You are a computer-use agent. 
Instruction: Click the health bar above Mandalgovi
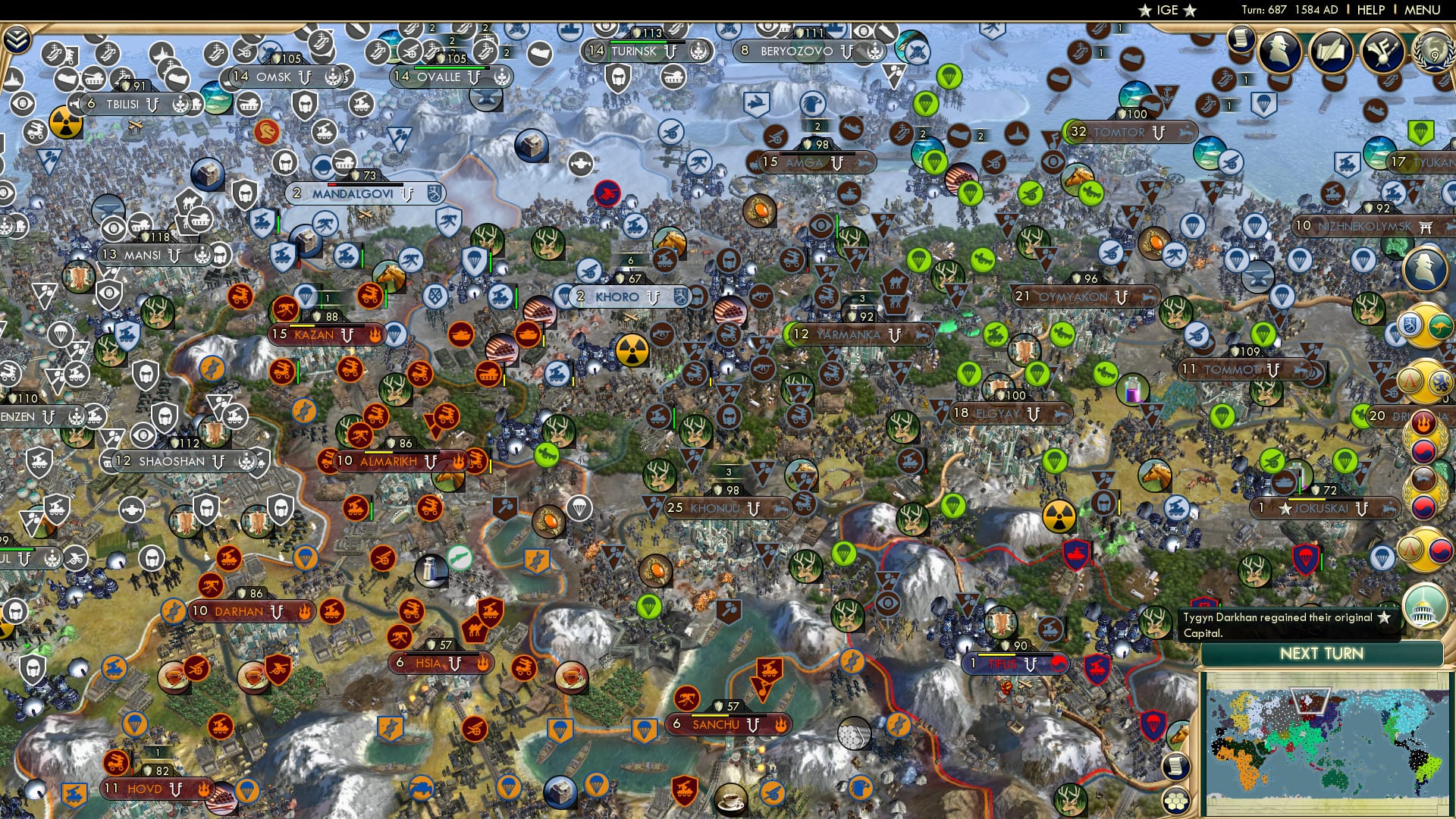(x=365, y=185)
